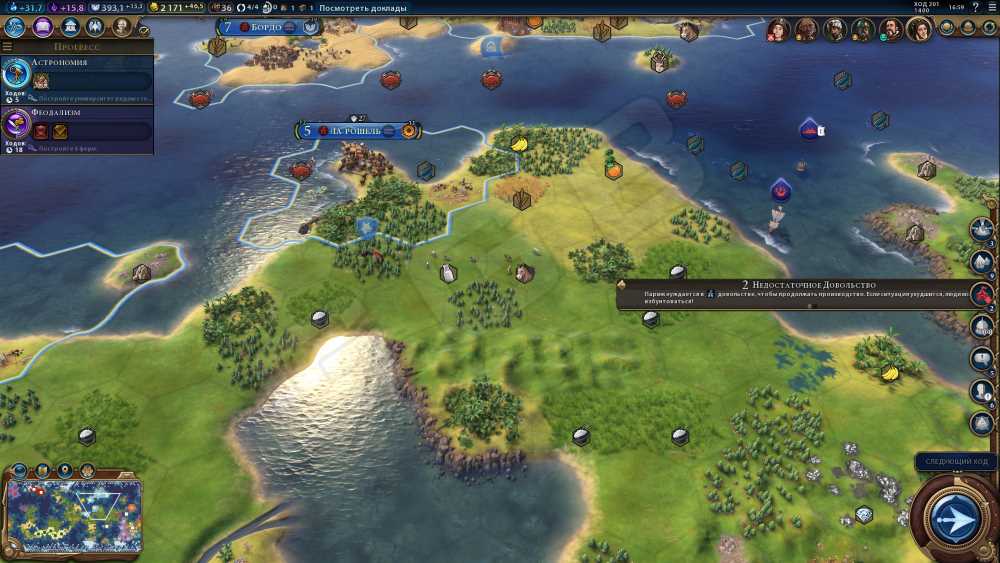
Task: Collapse the Прогресс panel header
Action: click(77, 46)
